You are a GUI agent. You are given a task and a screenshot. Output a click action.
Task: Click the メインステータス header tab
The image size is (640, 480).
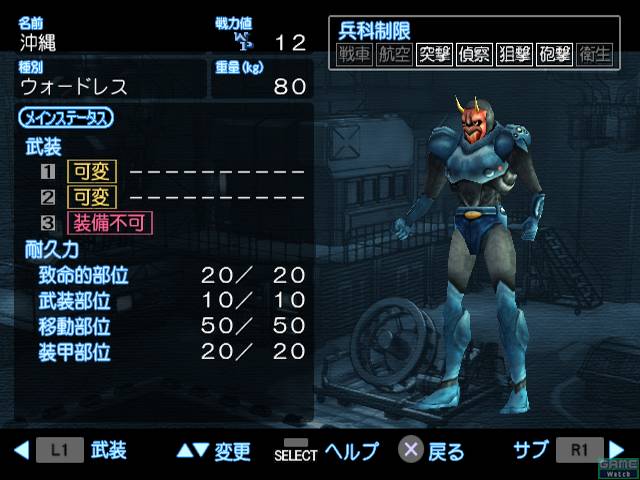[x=66, y=118]
